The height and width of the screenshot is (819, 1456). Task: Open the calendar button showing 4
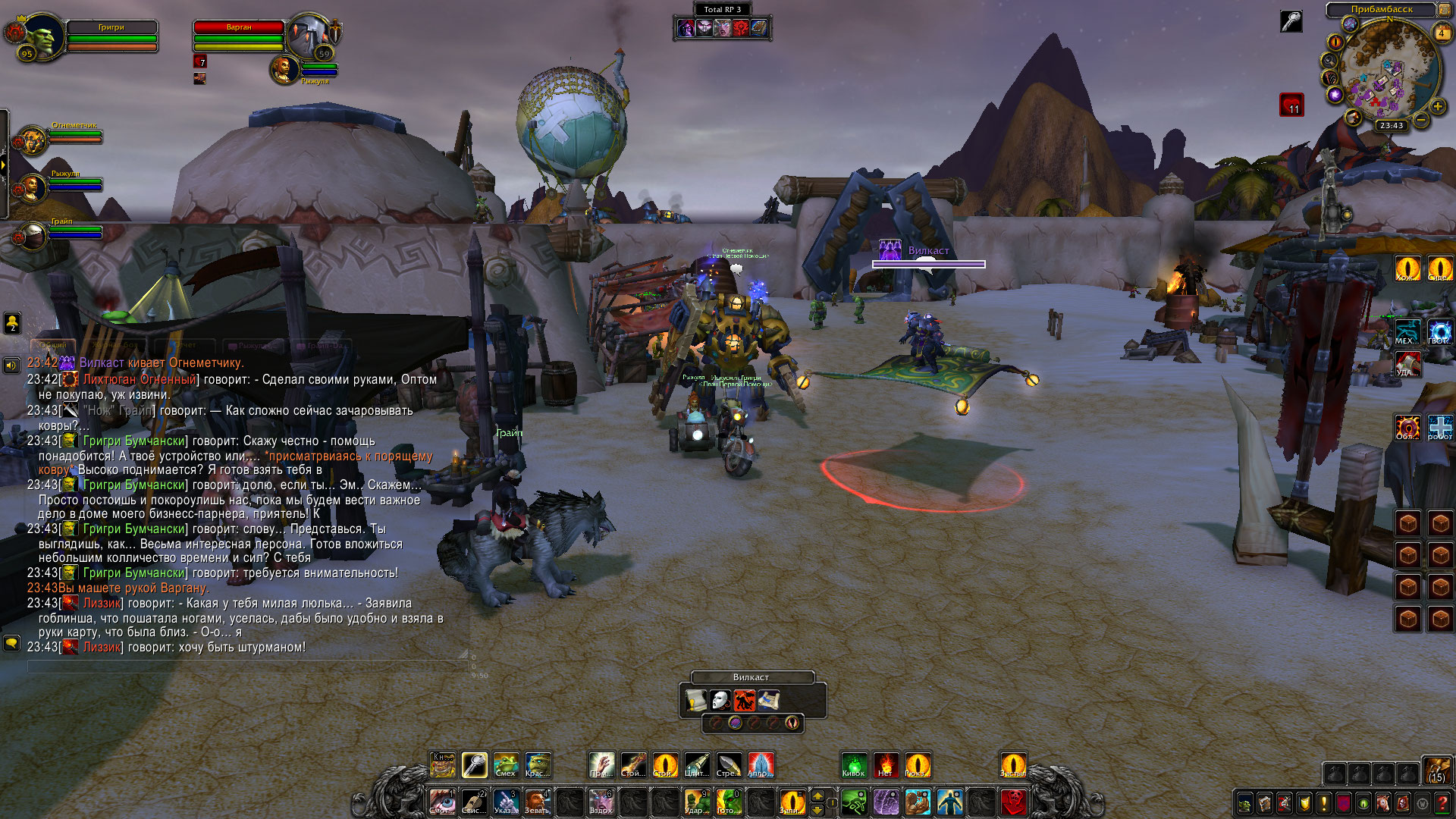(1441, 33)
